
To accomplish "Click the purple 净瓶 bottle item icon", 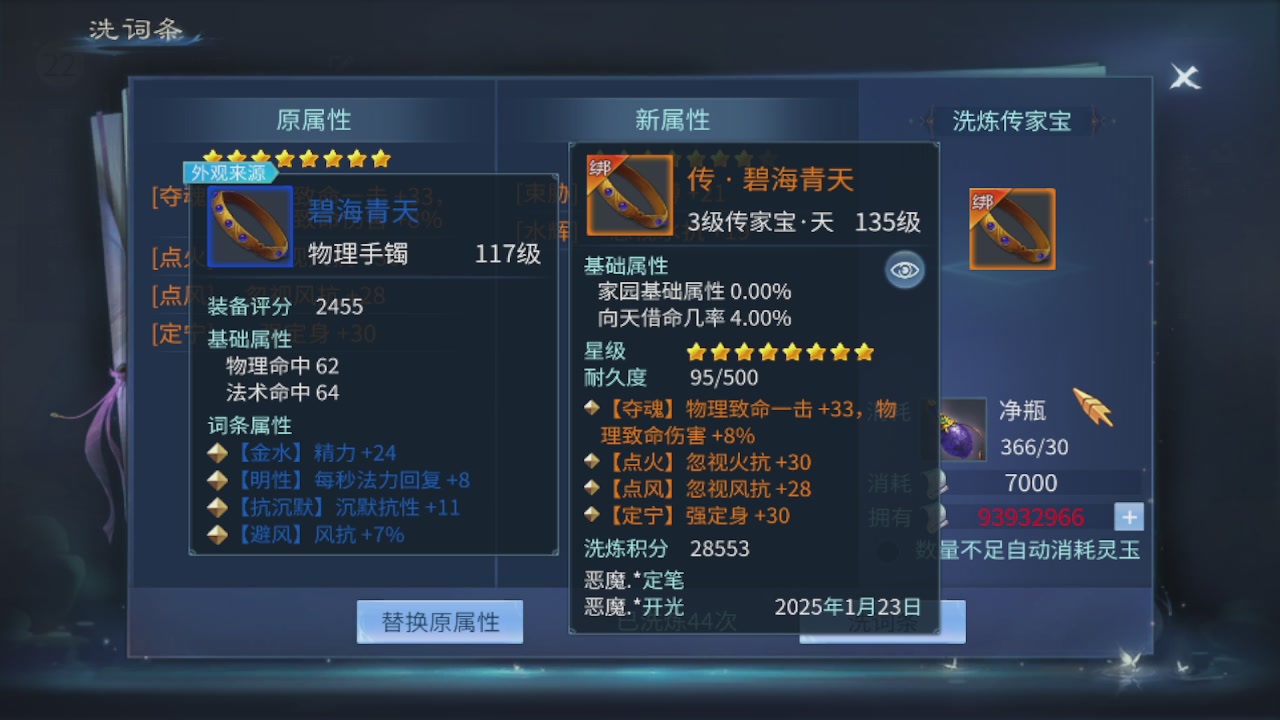I will [961, 430].
